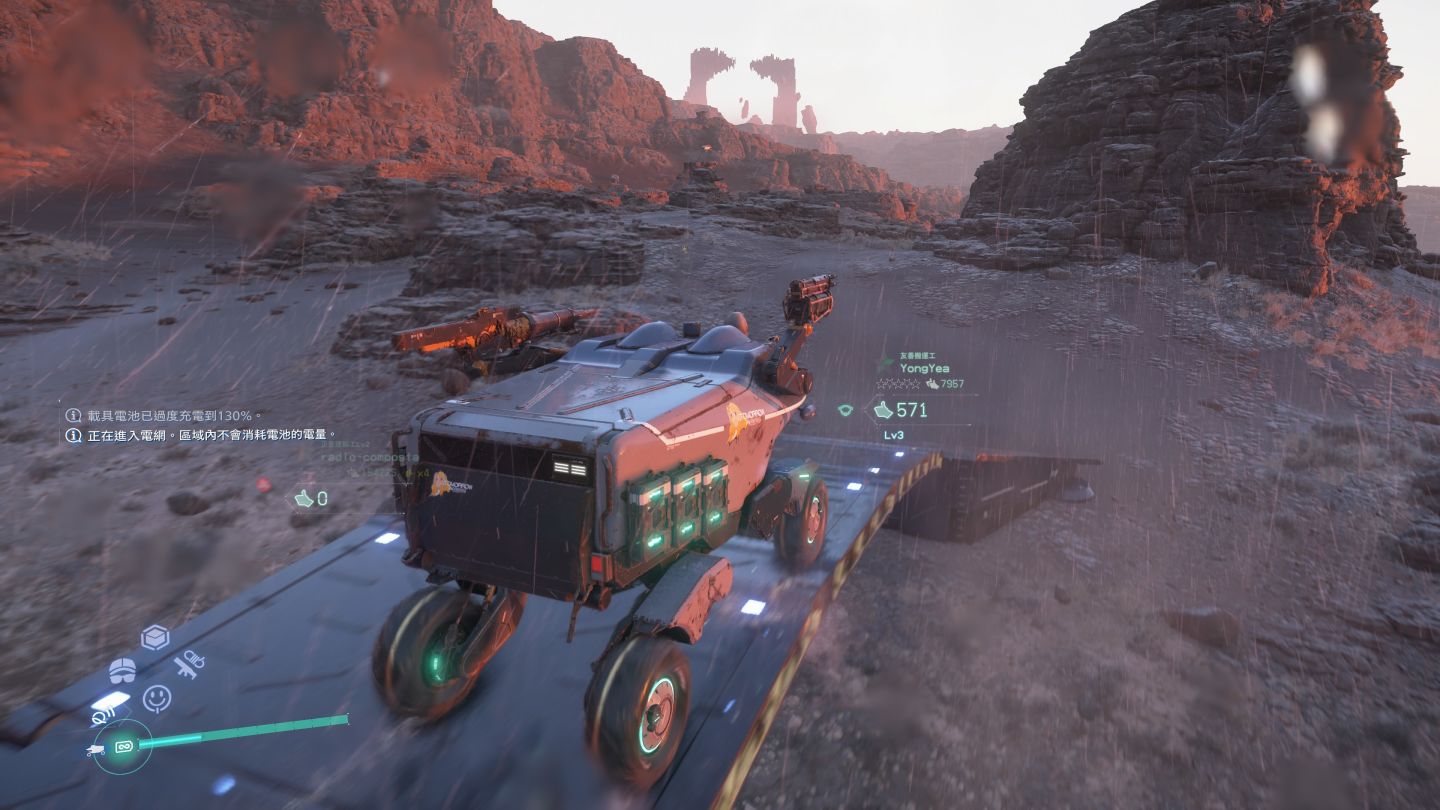The image size is (1440, 810).
Task: Select YongYea's structure name tag
Action: (x=924, y=368)
